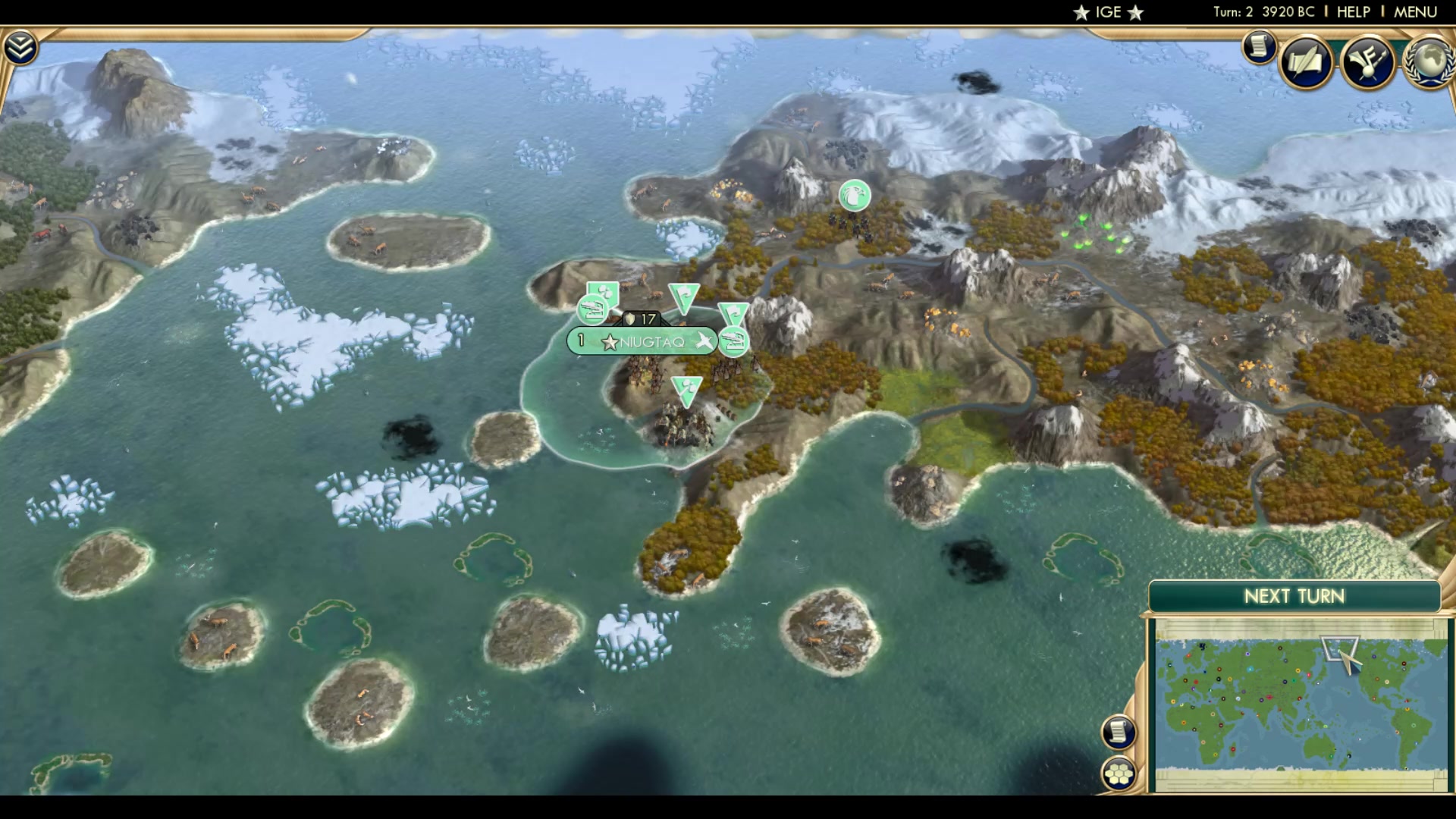Click the clover resource marker below the city

[x=686, y=389]
